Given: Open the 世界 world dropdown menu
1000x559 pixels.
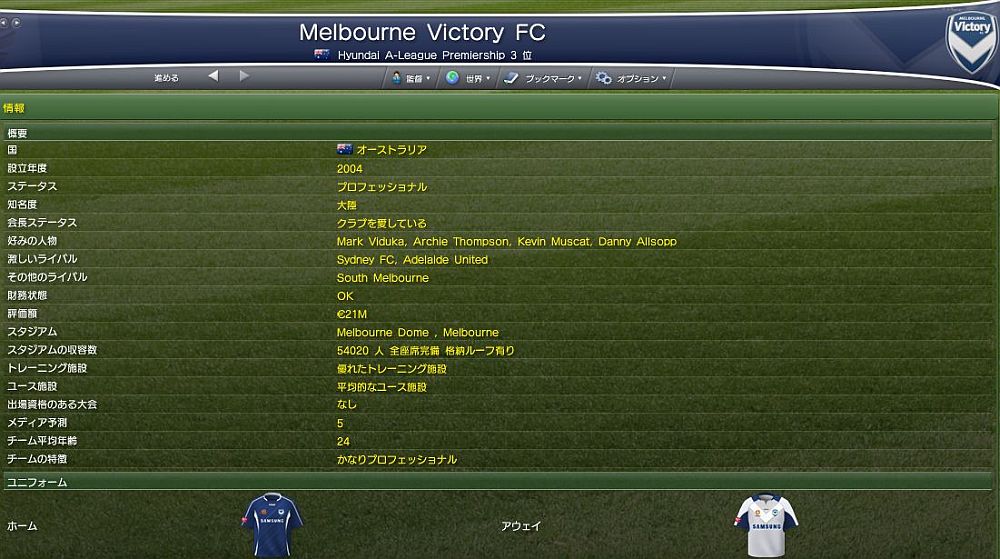Looking at the screenshot, I should pos(468,78).
